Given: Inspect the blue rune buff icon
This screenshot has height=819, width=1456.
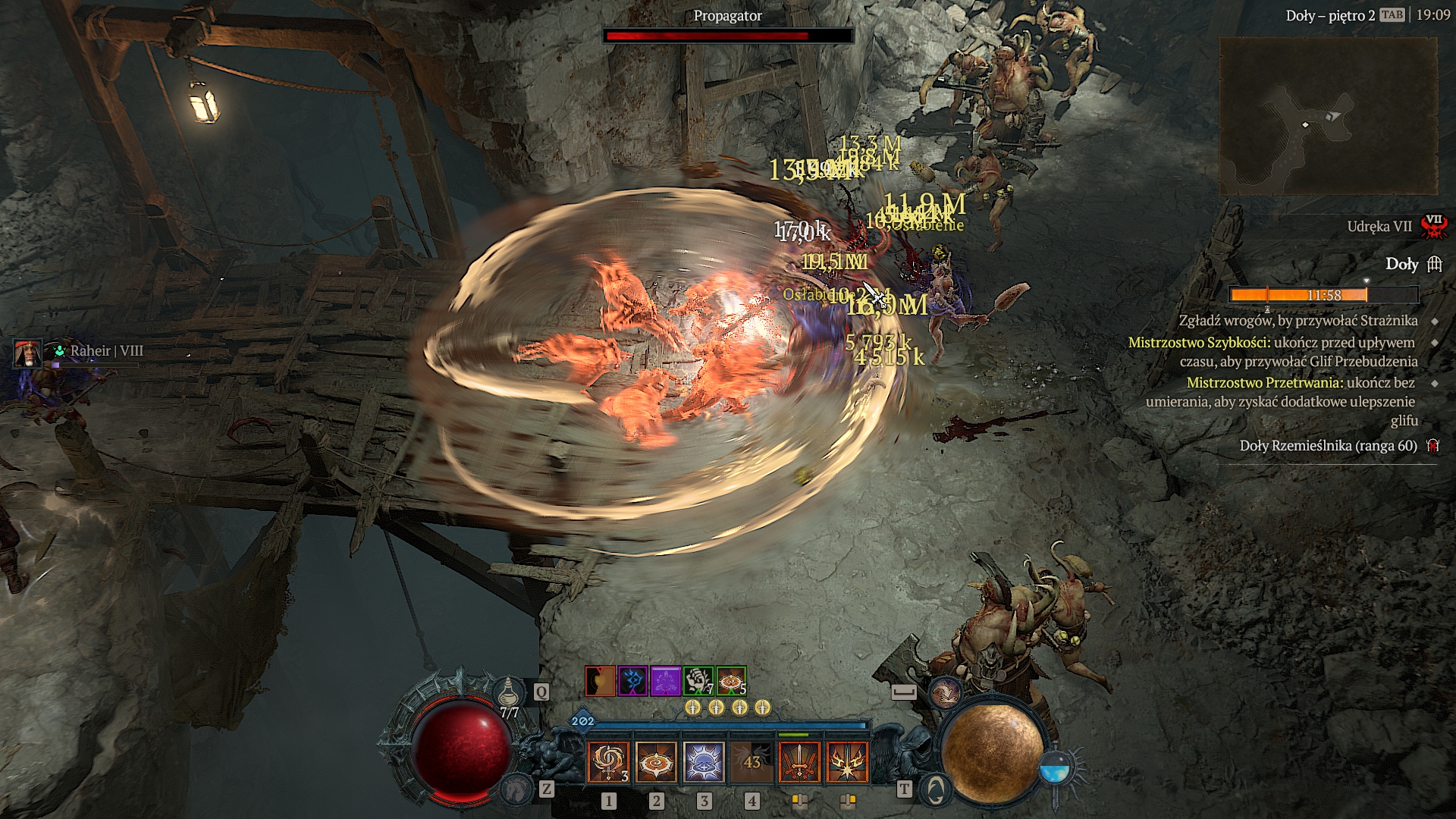Looking at the screenshot, I should pos(632,681).
